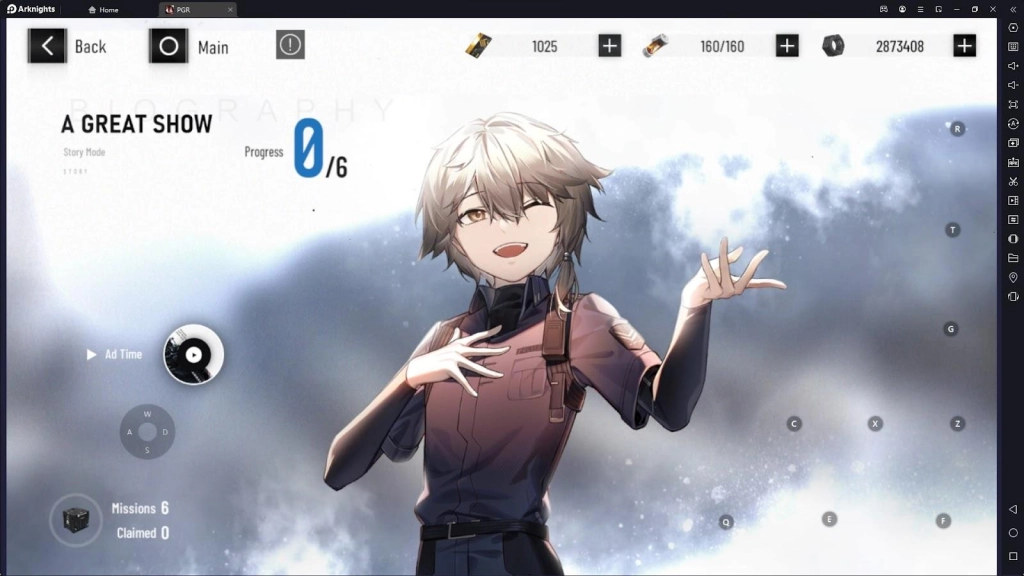Refill the 160/160 stamina with plus button
This screenshot has height=576, width=1024.
click(787, 46)
